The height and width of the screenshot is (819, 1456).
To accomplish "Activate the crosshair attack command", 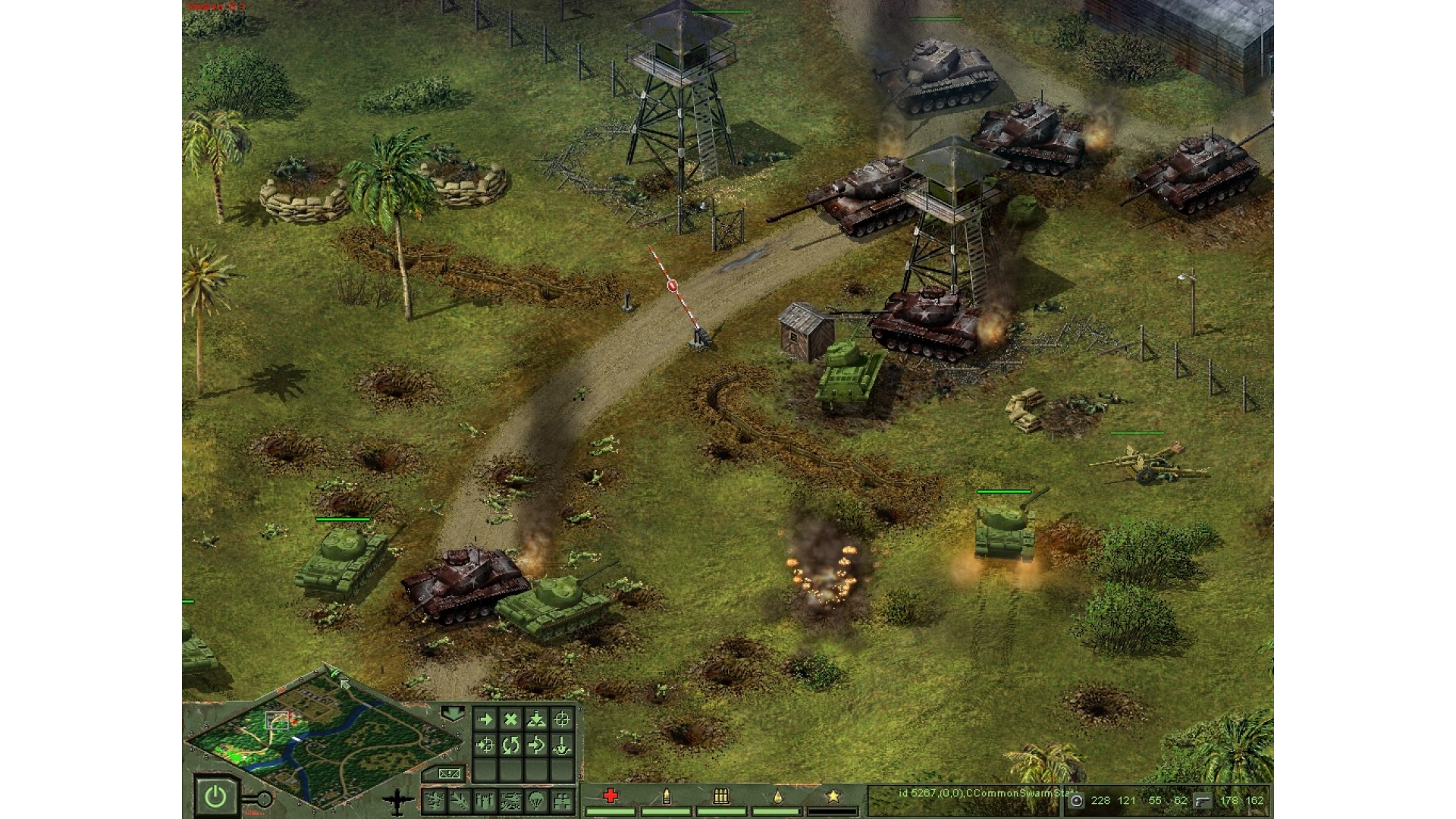I will 562,720.
